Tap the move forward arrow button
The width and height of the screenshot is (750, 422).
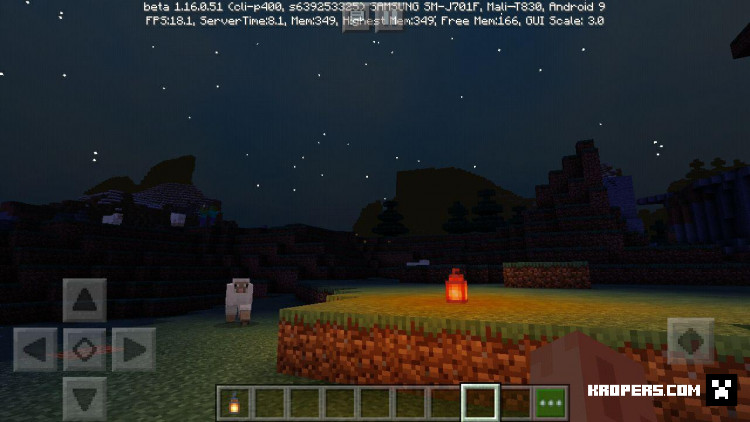(x=84, y=299)
